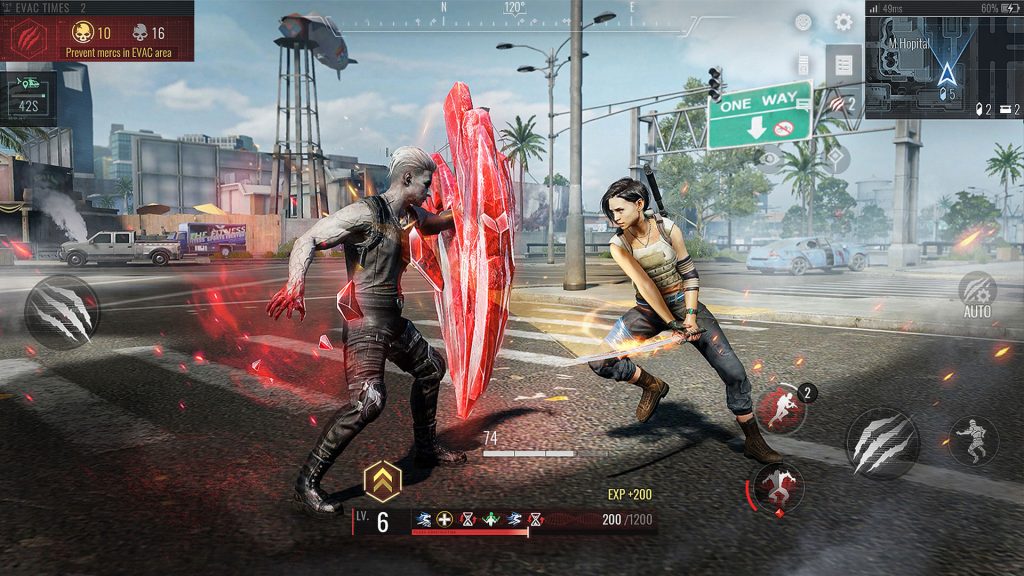Open the emote smiley face menu
Screen dimensions: 1024x576
click(804, 22)
